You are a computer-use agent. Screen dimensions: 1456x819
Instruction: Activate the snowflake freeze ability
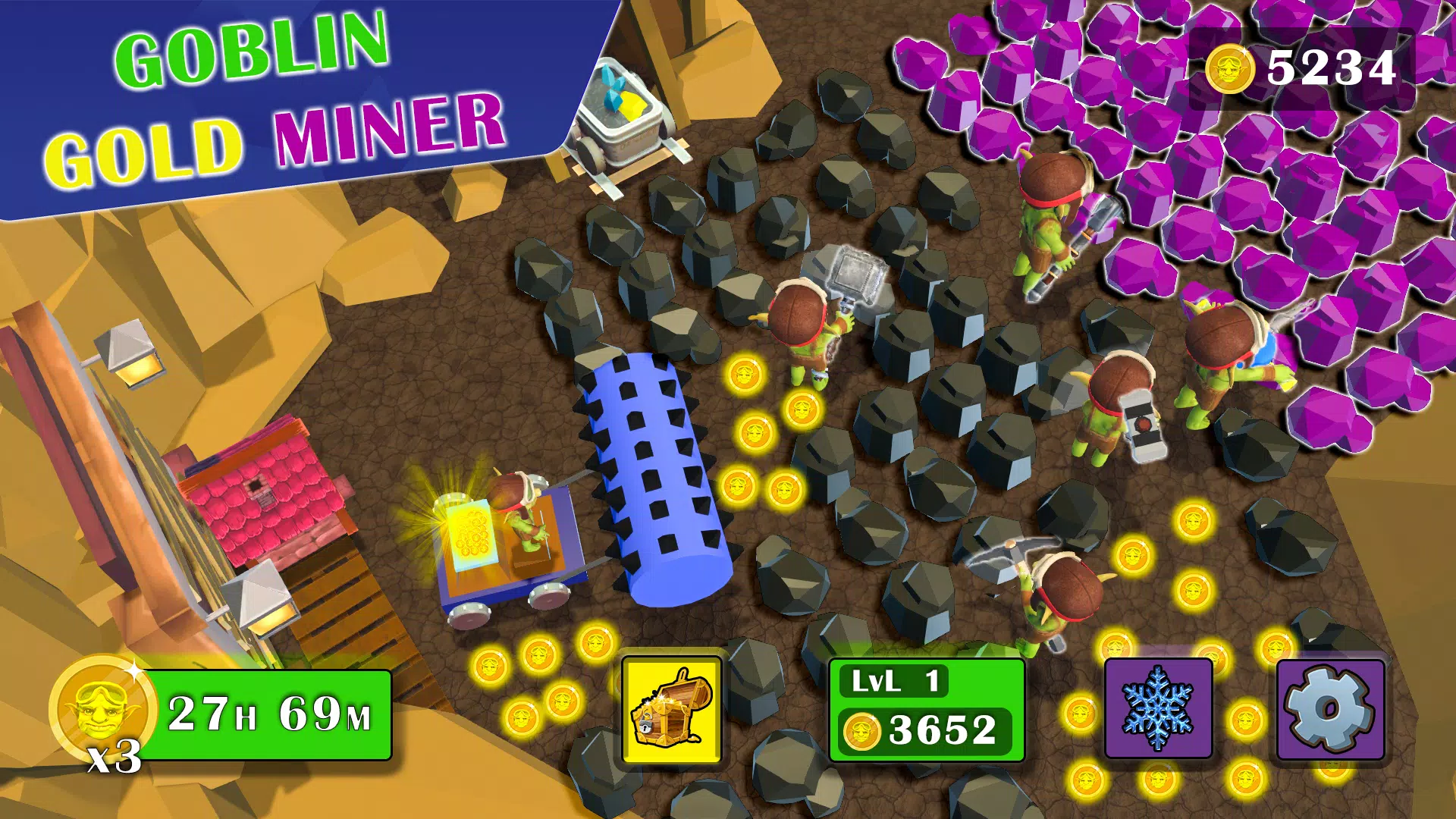[1157, 710]
